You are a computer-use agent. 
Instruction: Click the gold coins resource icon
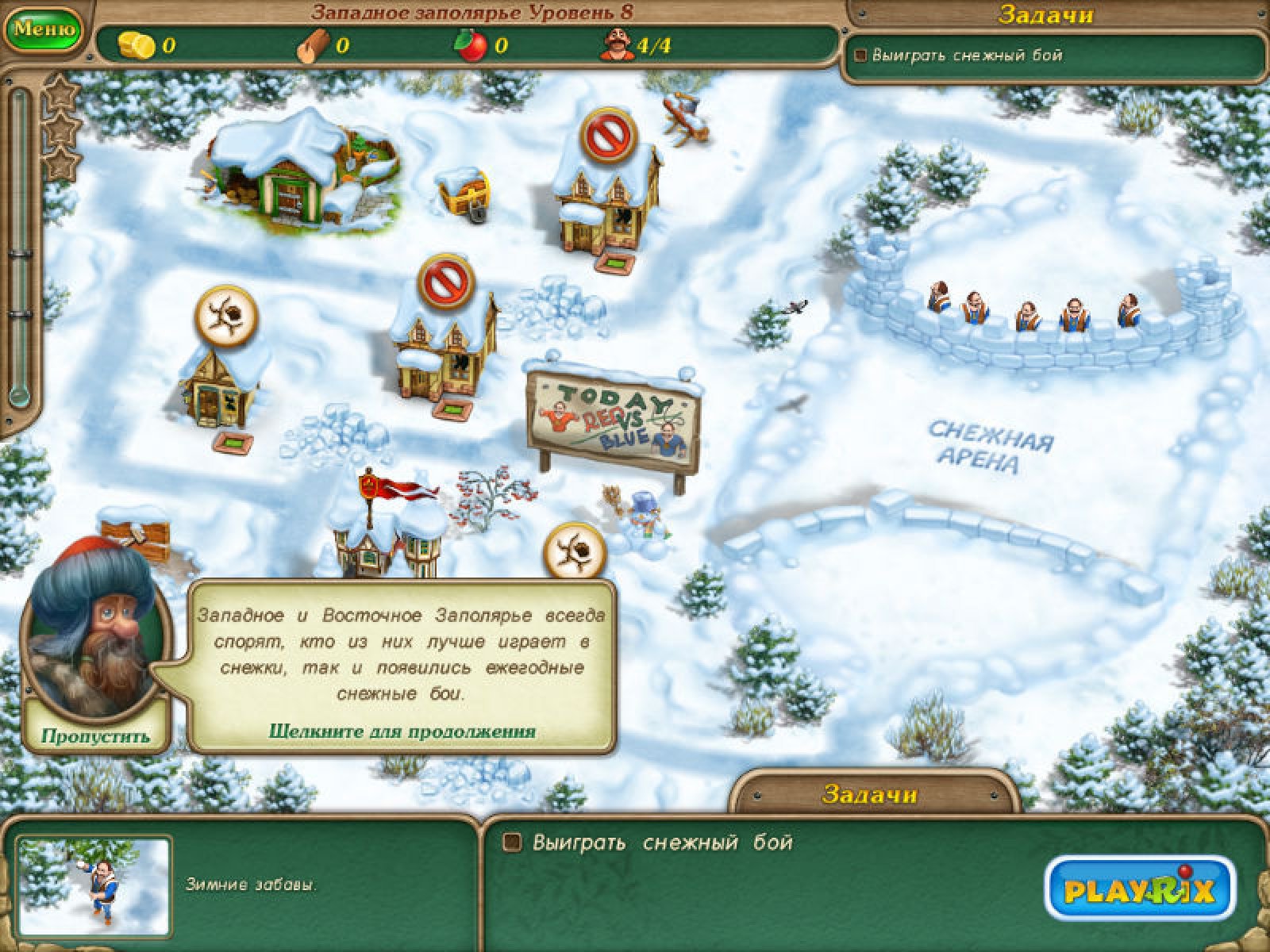point(137,46)
